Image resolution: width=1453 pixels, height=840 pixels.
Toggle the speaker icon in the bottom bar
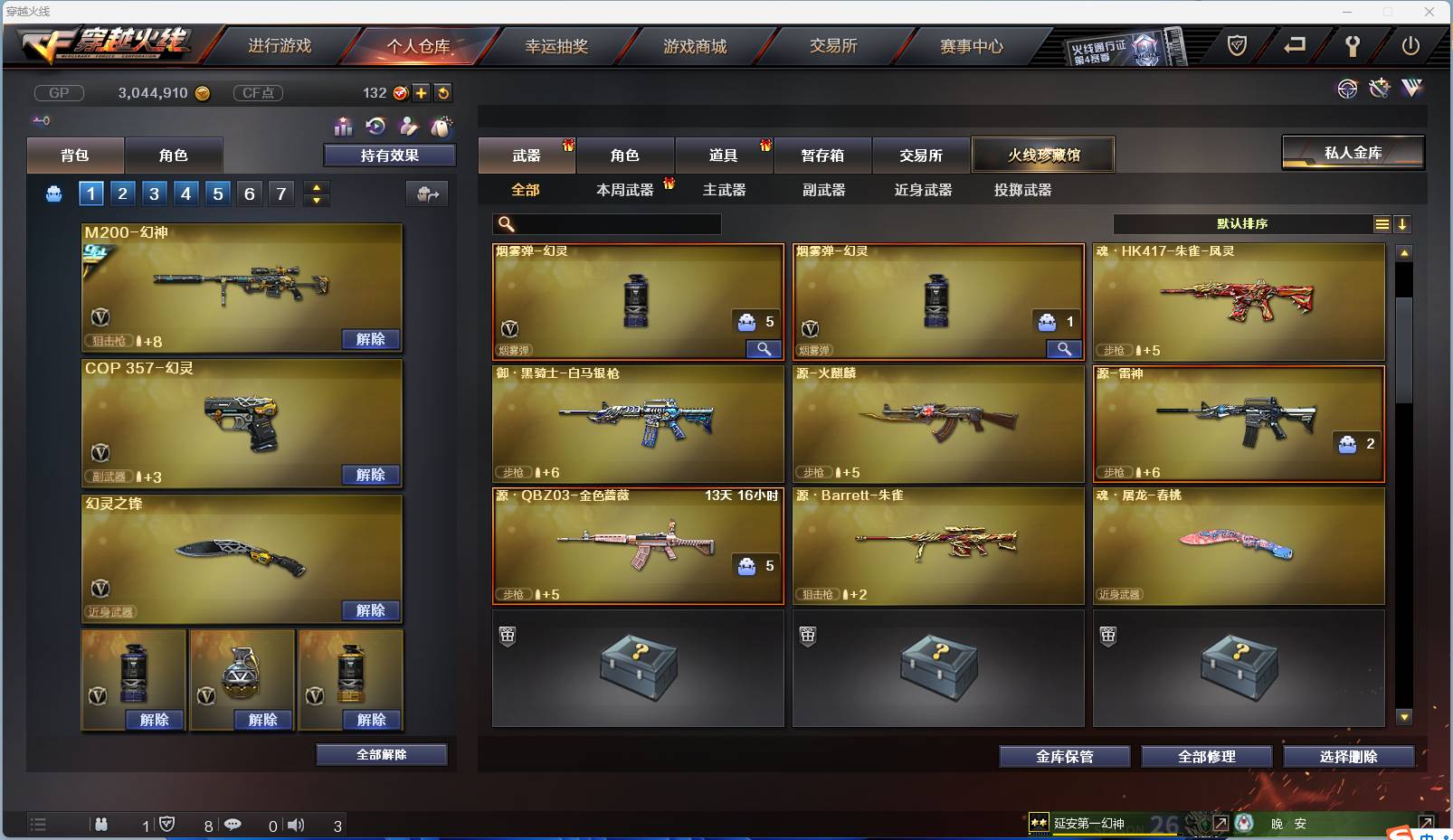tap(297, 824)
